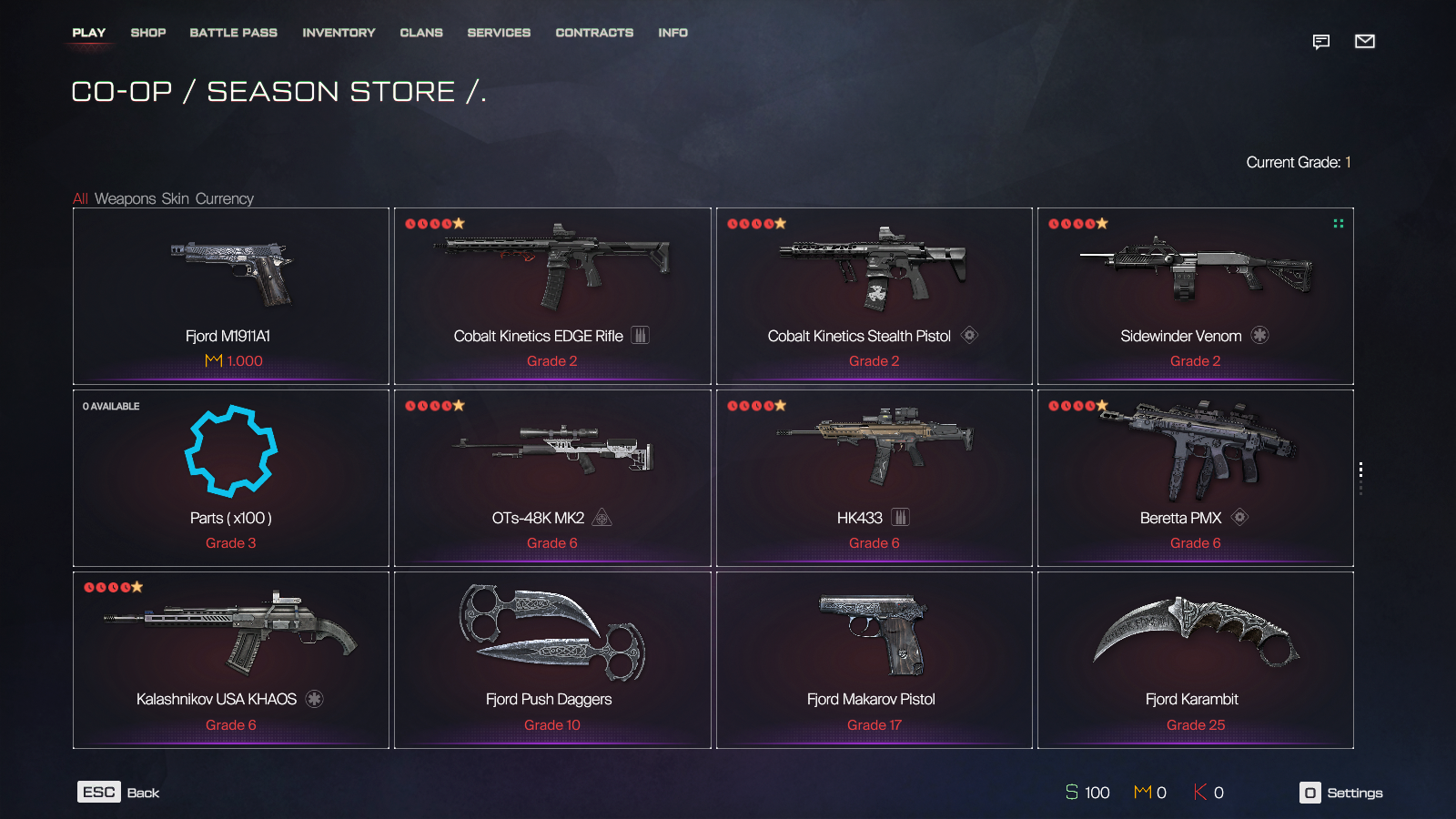The width and height of the screenshot is (1456, 819).
Task: Open the Inventory menu
Action: [339, 33]
